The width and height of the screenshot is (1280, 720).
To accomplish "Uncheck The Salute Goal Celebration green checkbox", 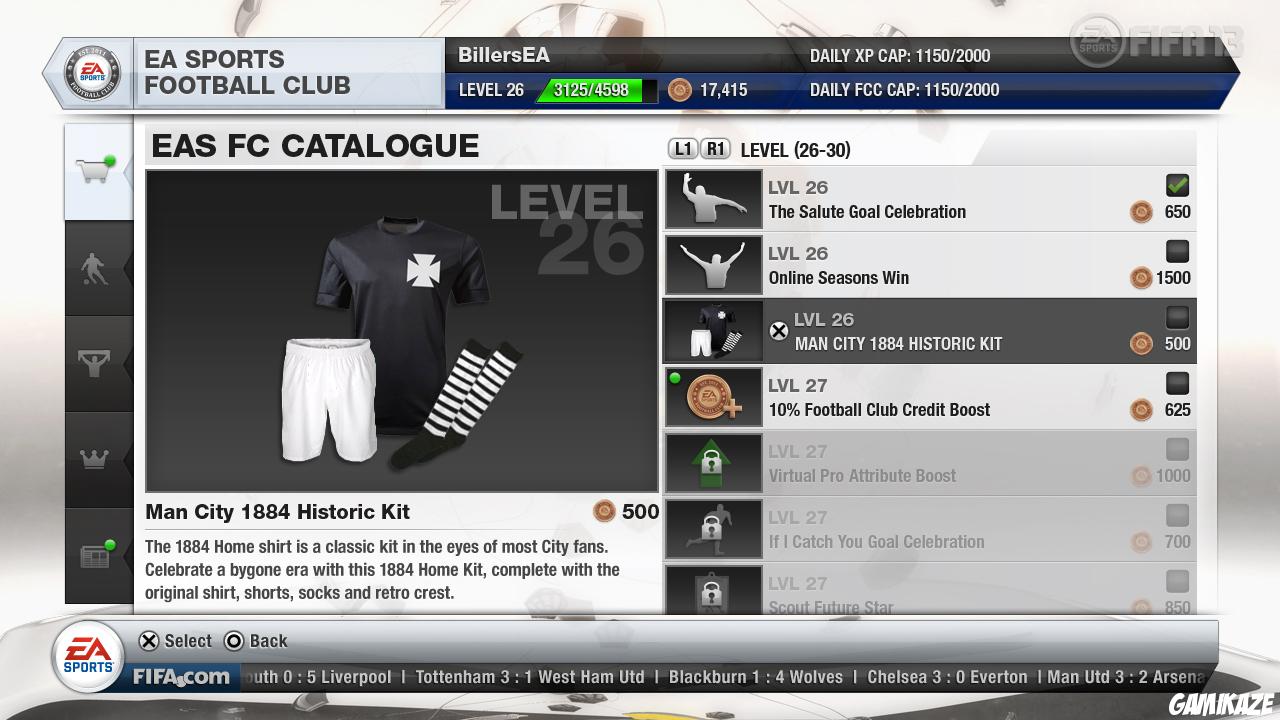I will click(x=1177, y=185).
